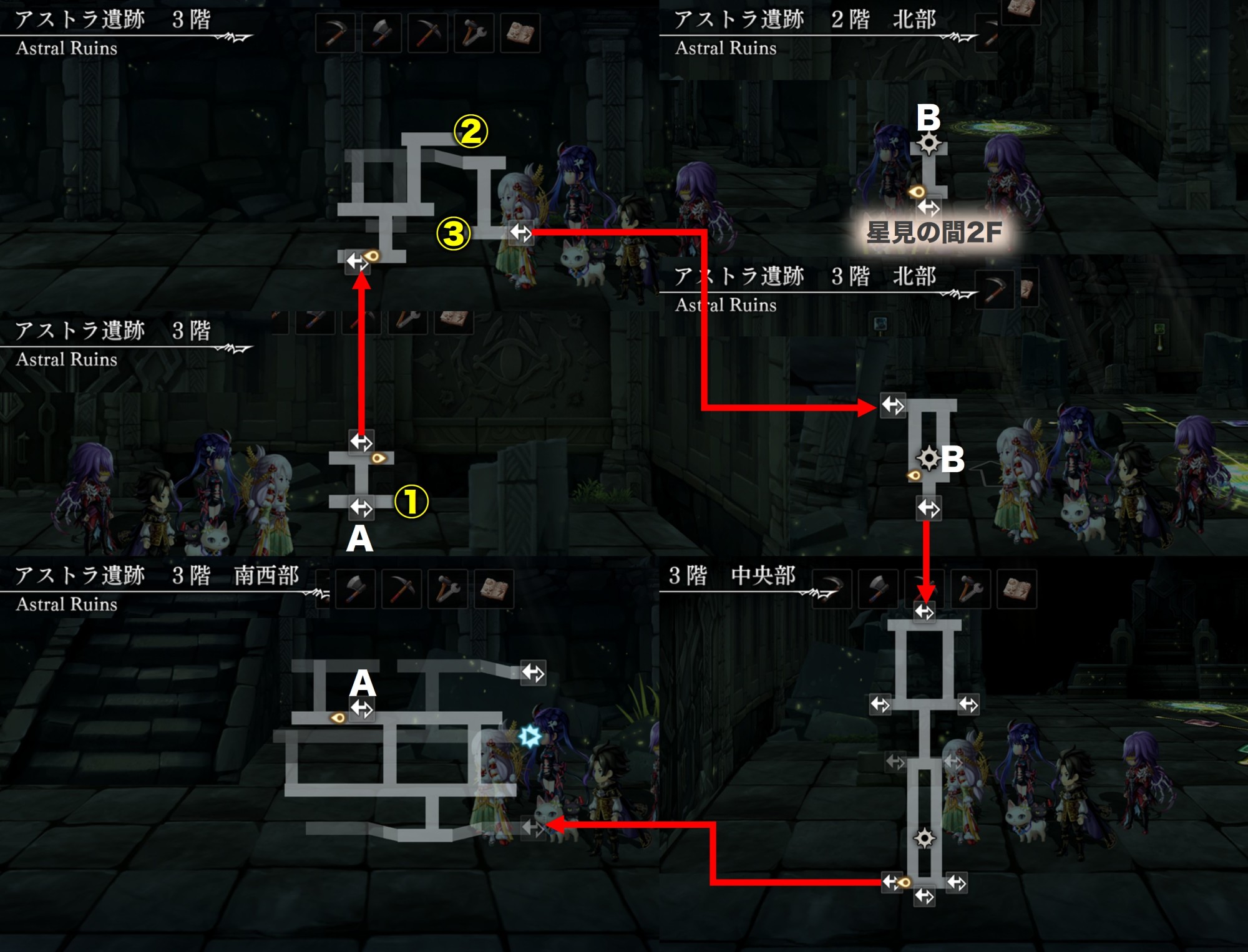Screen dimensions: 1248x952
Task: Open the map book in the top-left toolbar
Action: 520,33
